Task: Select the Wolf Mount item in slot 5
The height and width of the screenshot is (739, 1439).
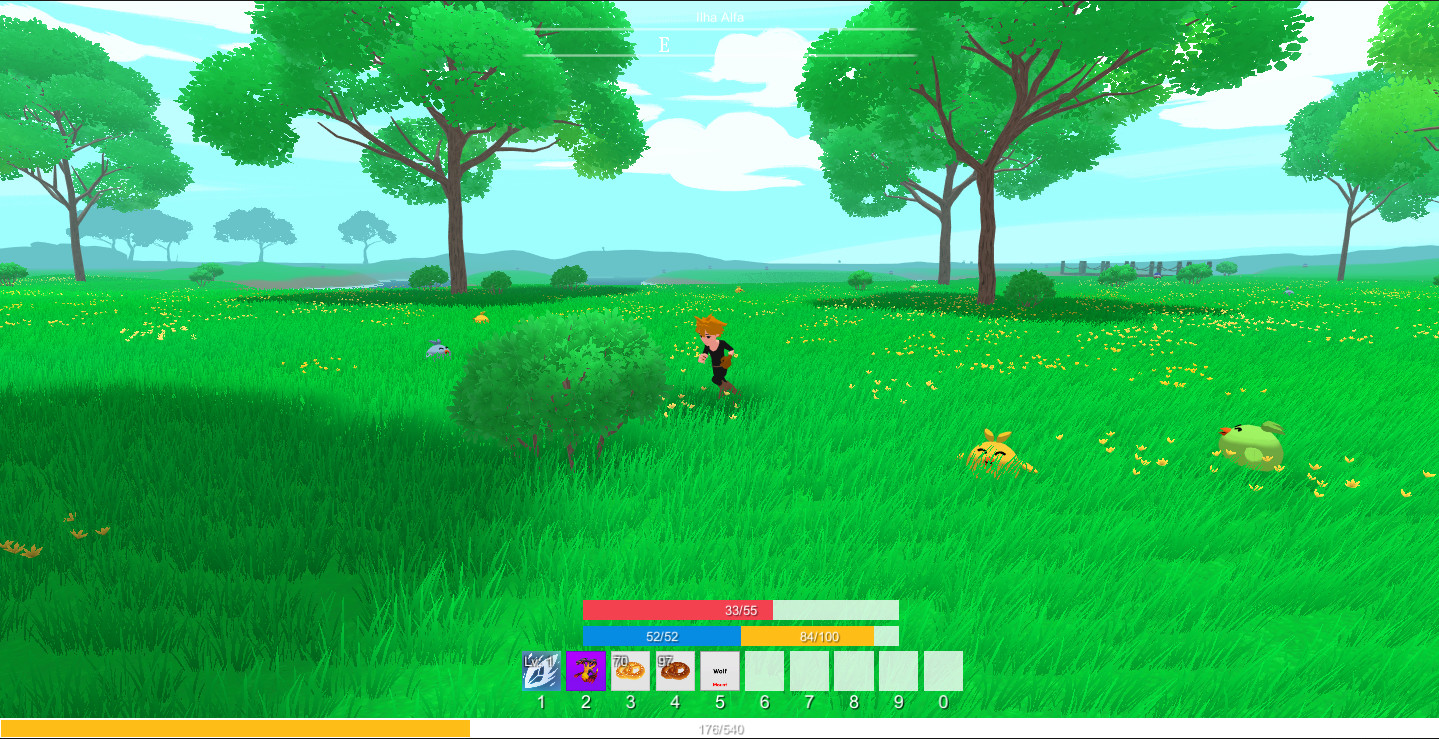Action: 717,671
